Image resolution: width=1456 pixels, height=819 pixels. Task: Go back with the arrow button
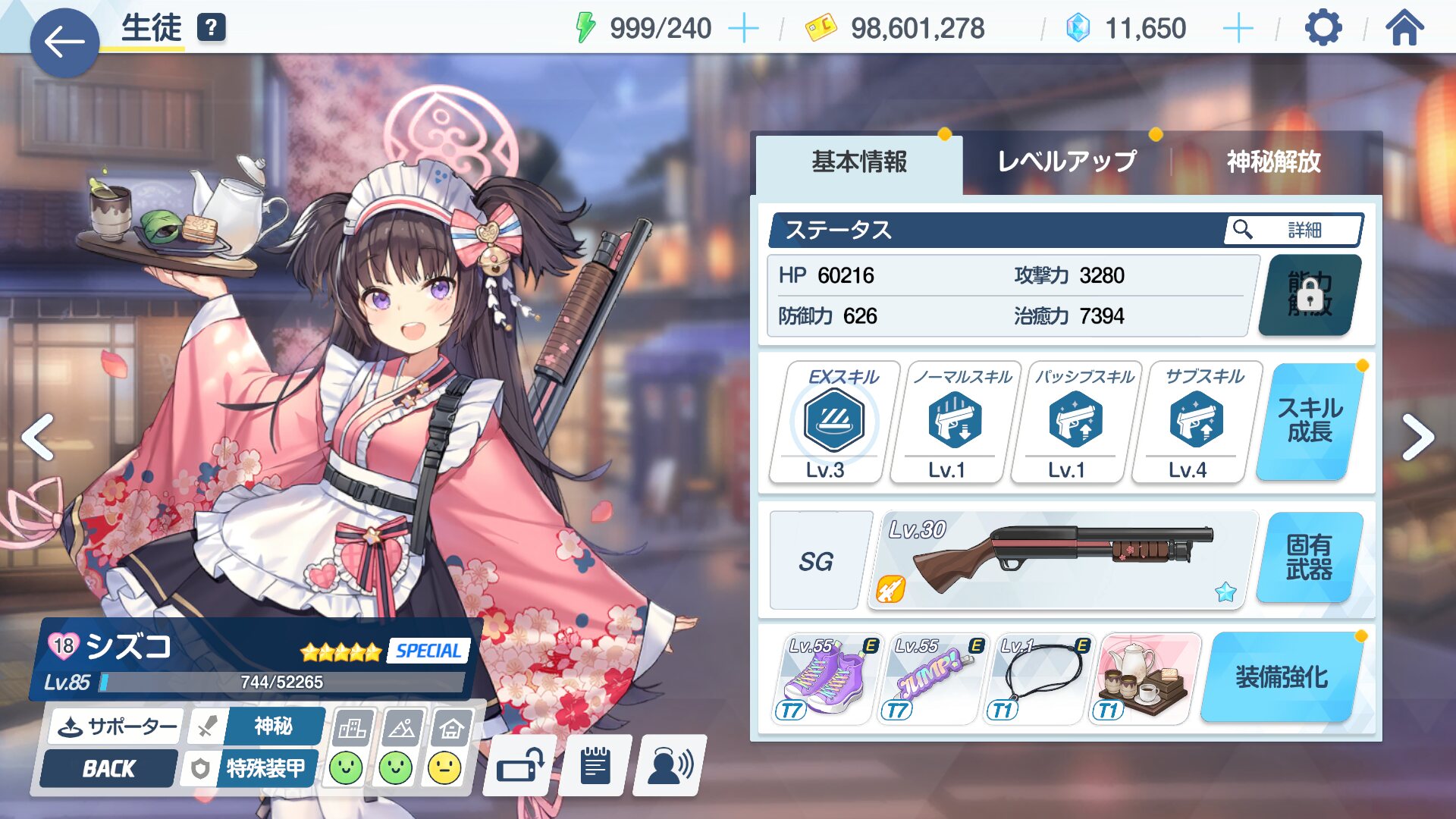[x=64, y=42]
